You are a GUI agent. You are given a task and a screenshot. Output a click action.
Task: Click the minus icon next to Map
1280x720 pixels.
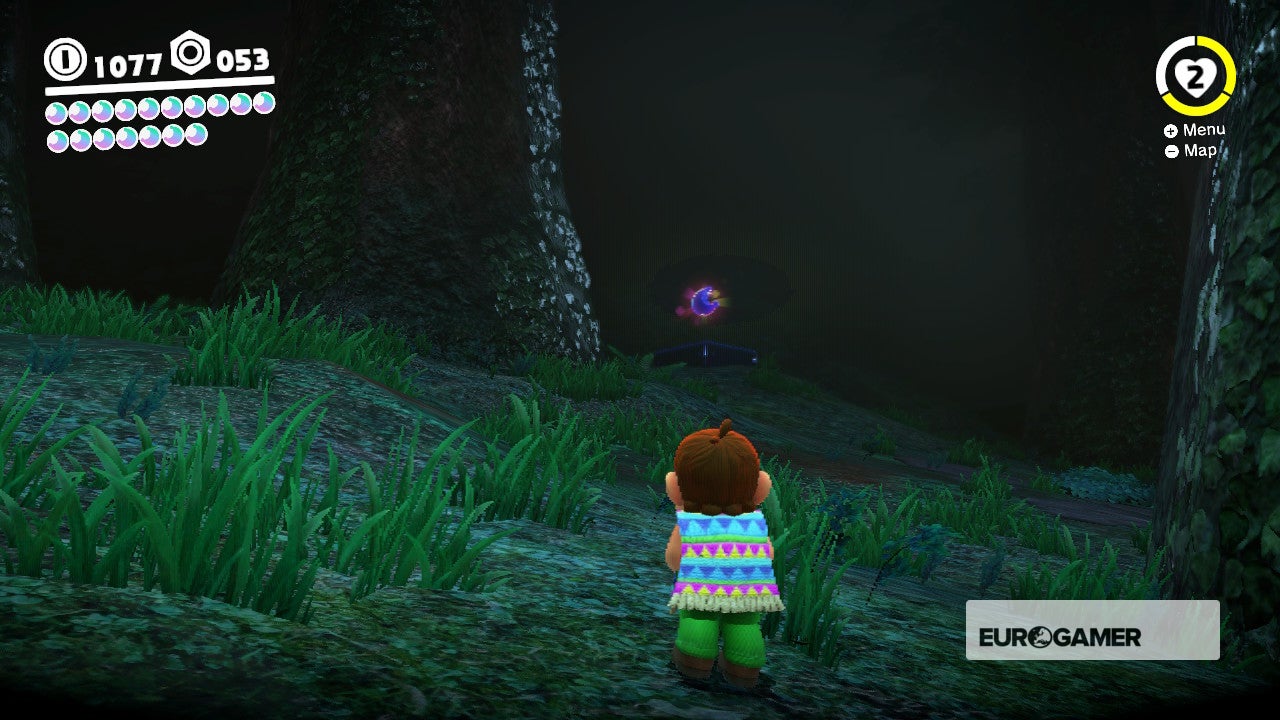tap(1169, 151)
